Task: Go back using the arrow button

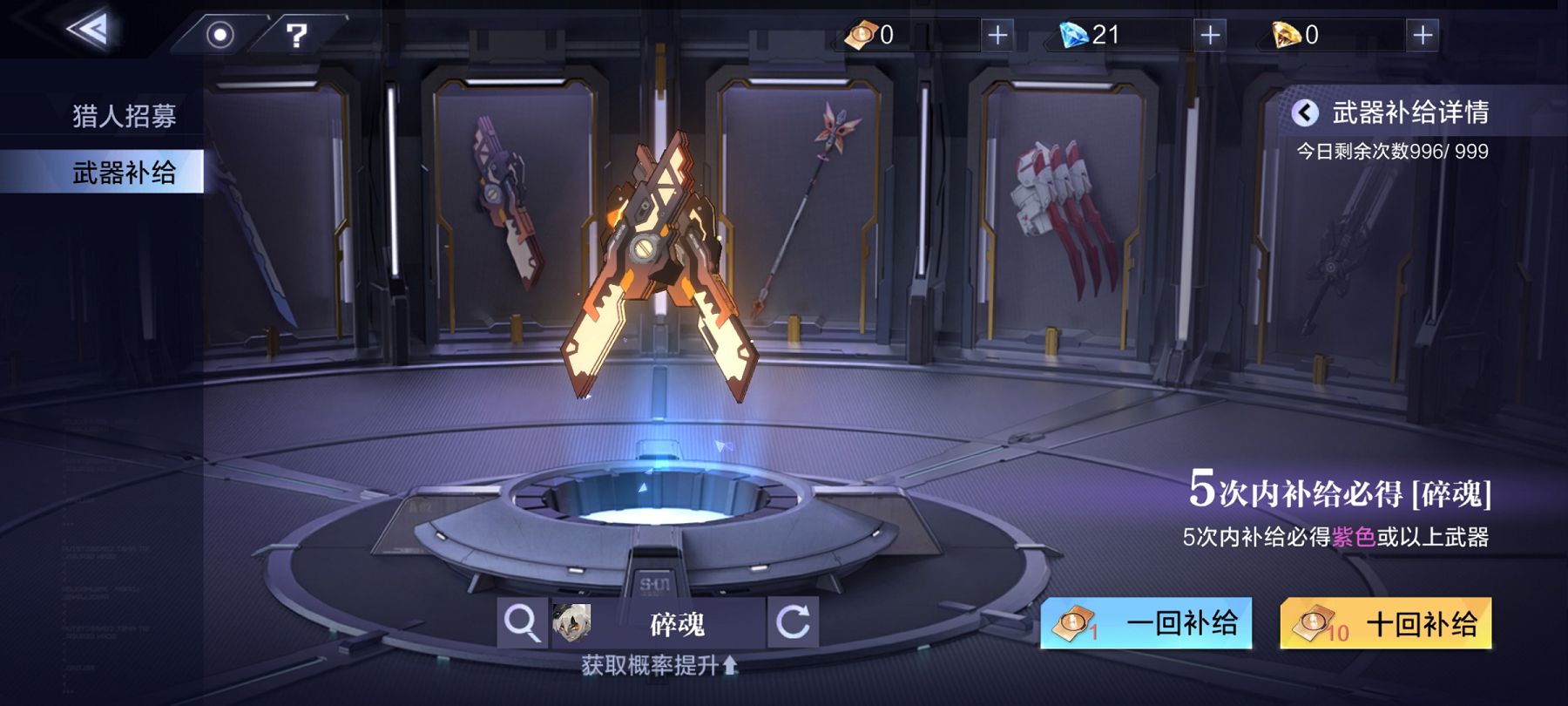Action: coord(90,31)
